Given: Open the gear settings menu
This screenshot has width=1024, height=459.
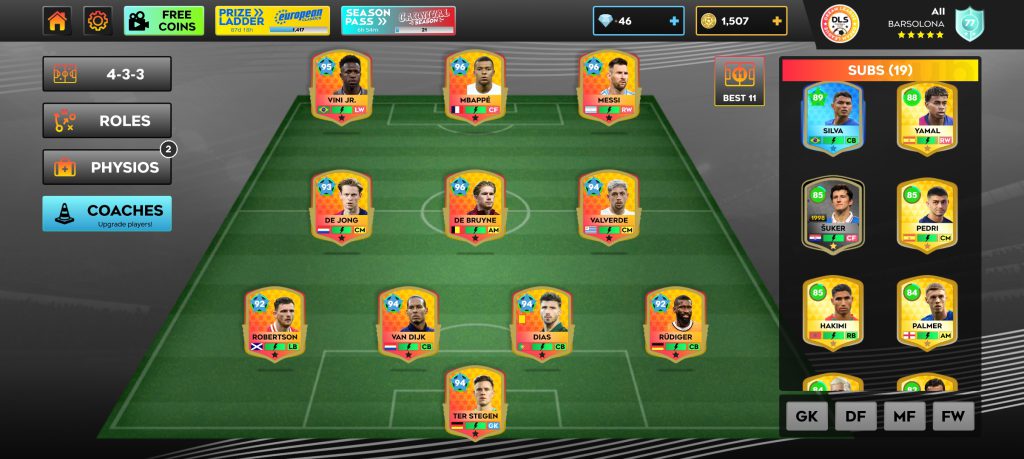Looking at the screenshot, I should (x=97, y=20).
